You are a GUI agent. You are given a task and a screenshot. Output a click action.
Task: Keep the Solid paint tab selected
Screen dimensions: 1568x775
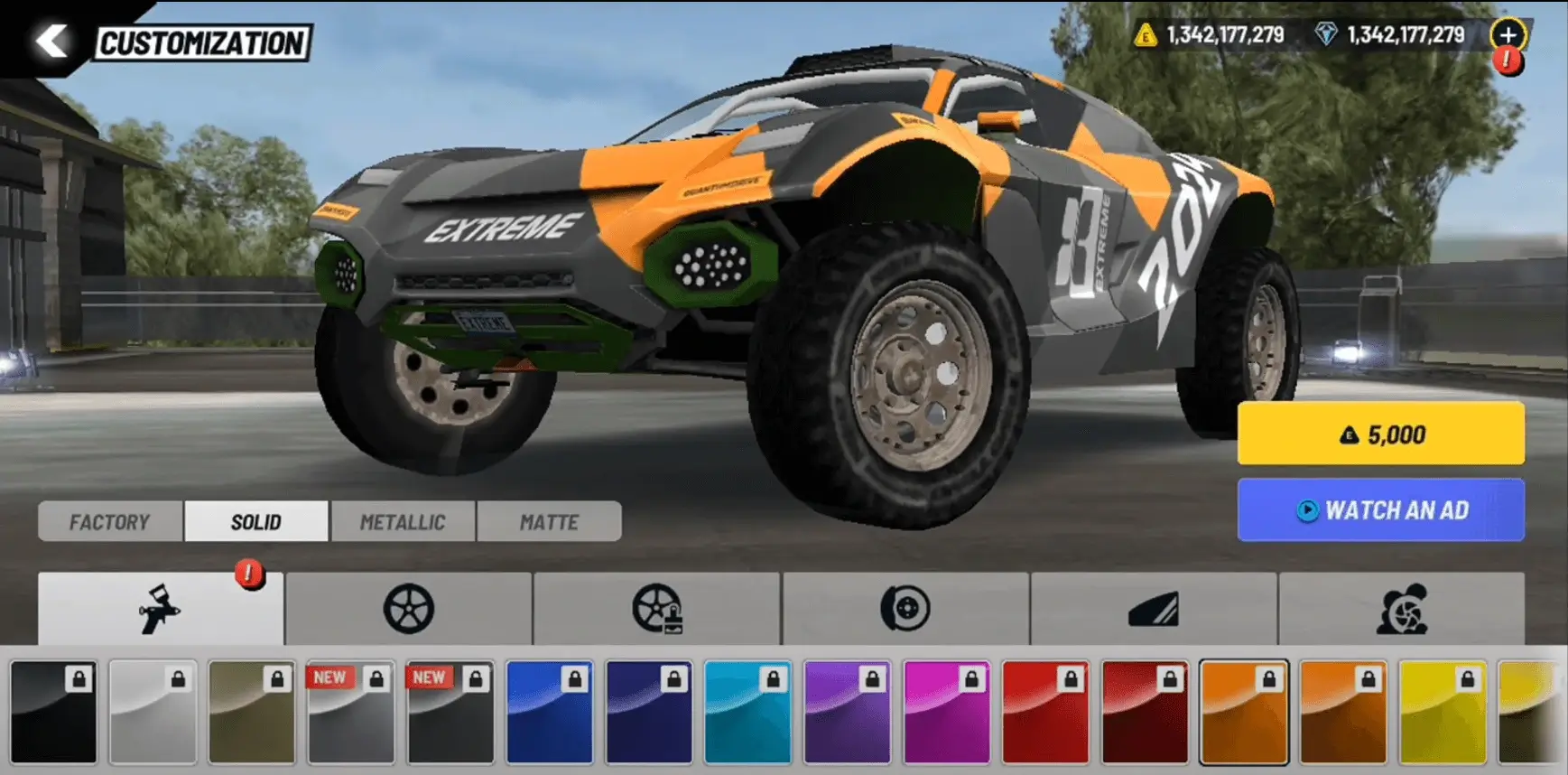(256, 521)
